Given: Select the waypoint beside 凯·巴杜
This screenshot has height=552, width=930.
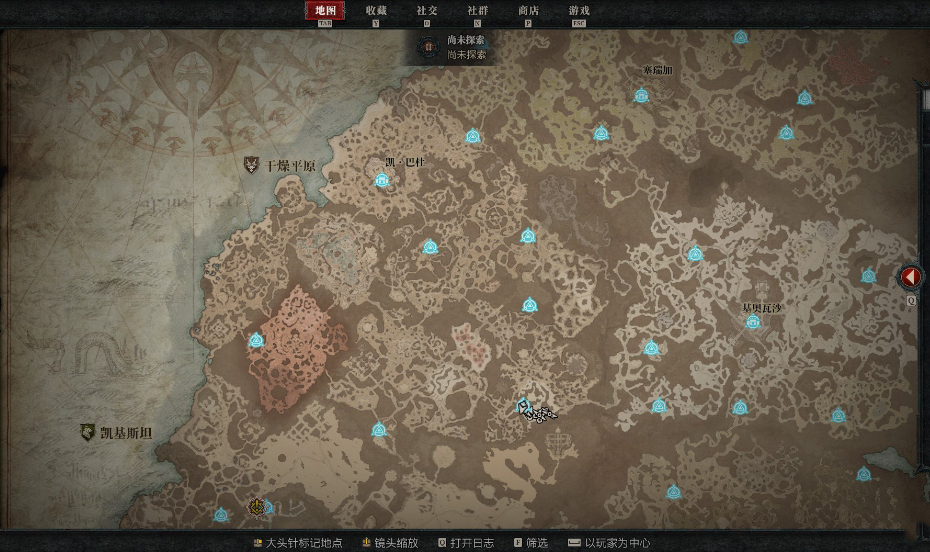Looking at the screenshot, I should tap(382, 180).
